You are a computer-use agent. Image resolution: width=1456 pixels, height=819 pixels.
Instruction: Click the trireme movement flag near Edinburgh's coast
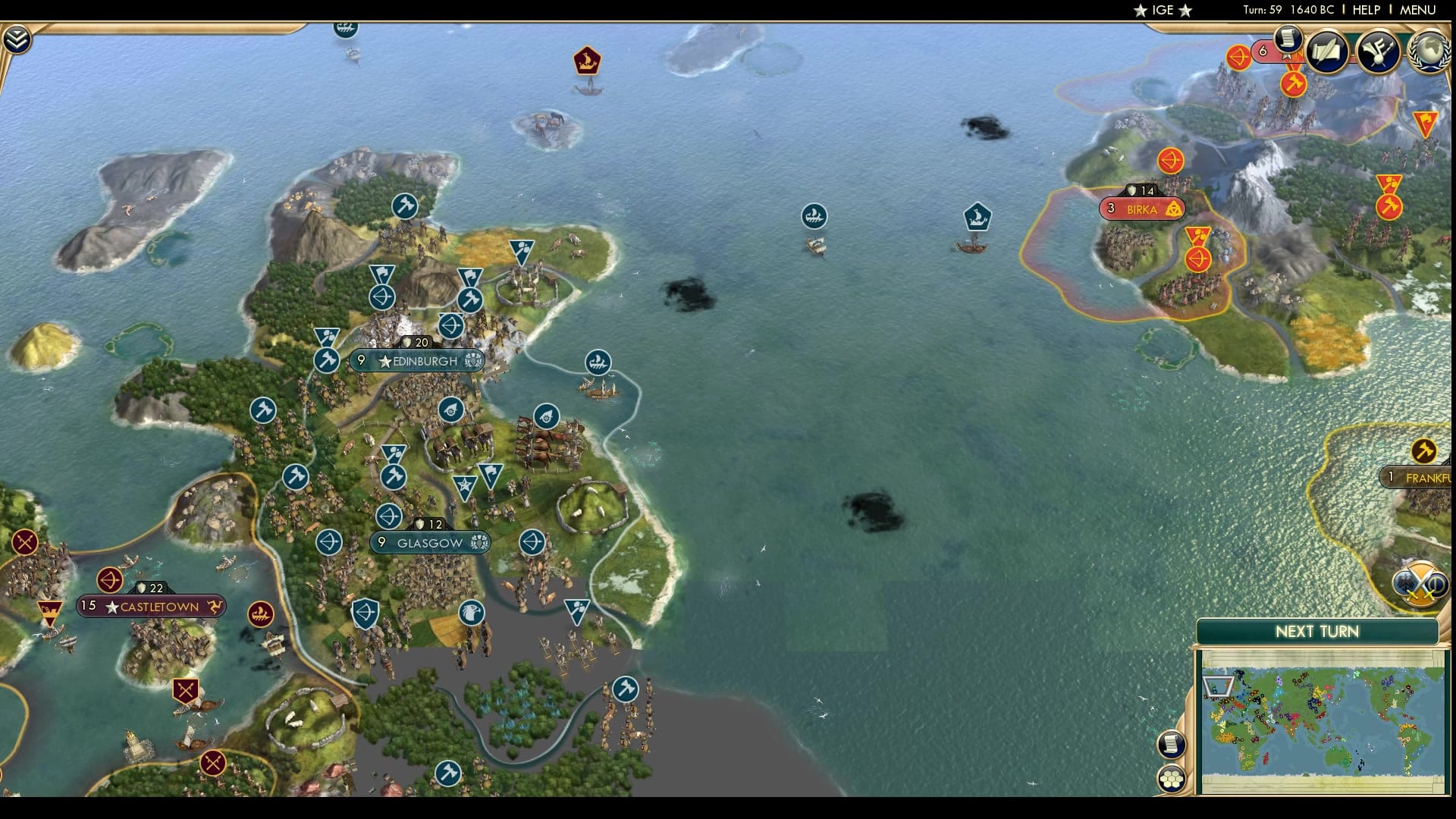pos(597,362)
